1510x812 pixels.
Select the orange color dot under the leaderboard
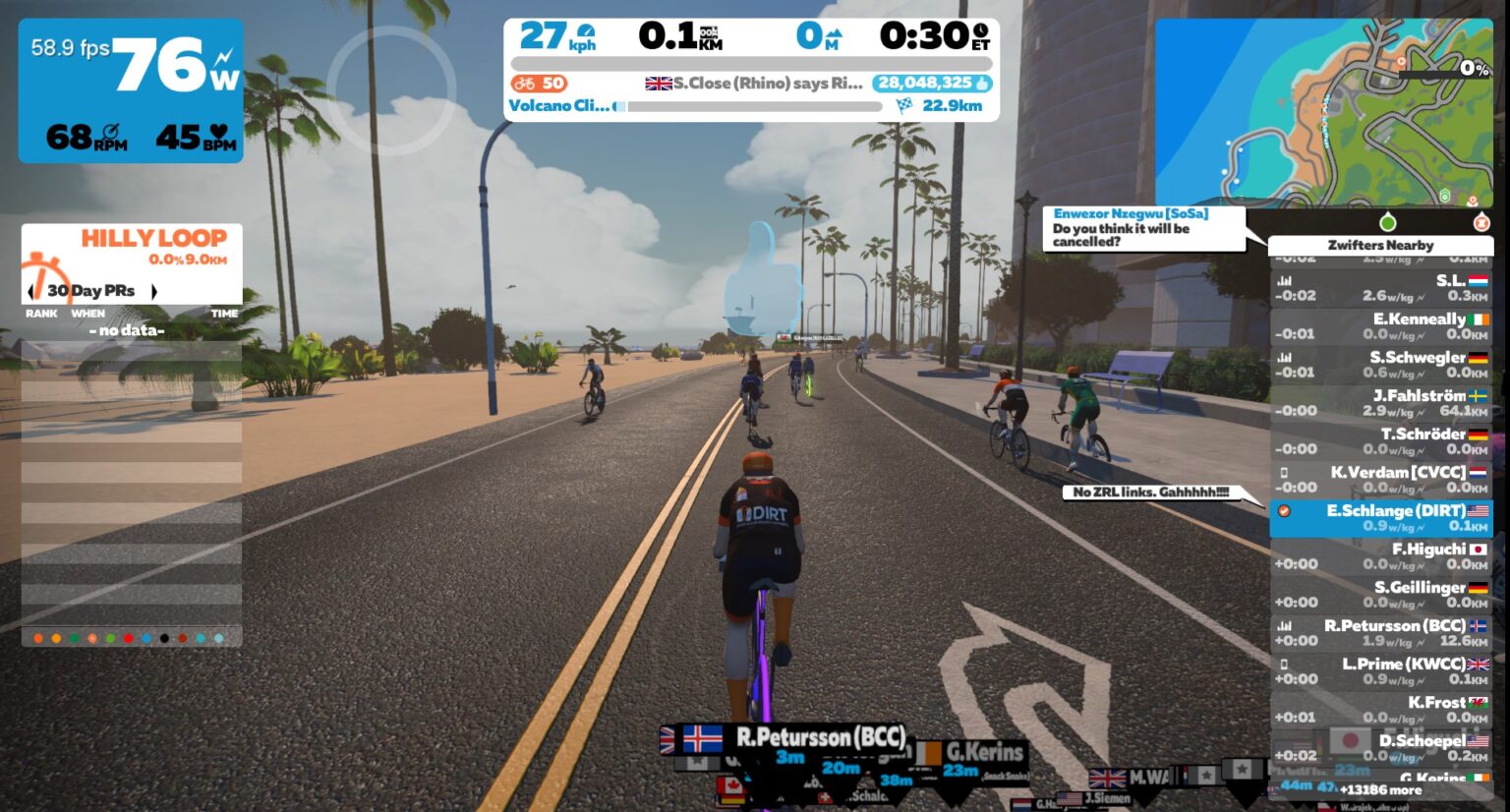point(36,637)
